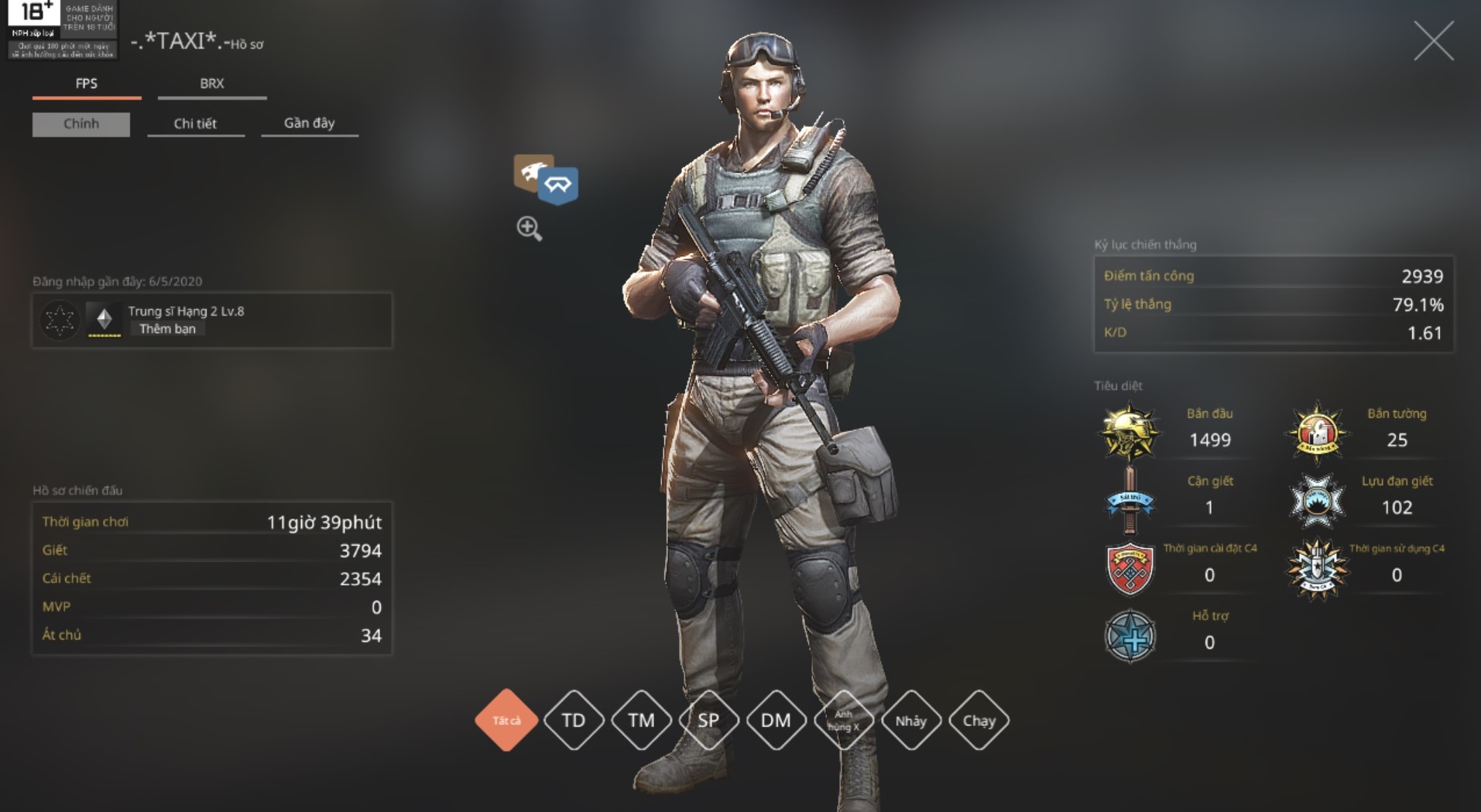
Task: Show stats for Nhảy mode
Action: (x=910, y=721)
